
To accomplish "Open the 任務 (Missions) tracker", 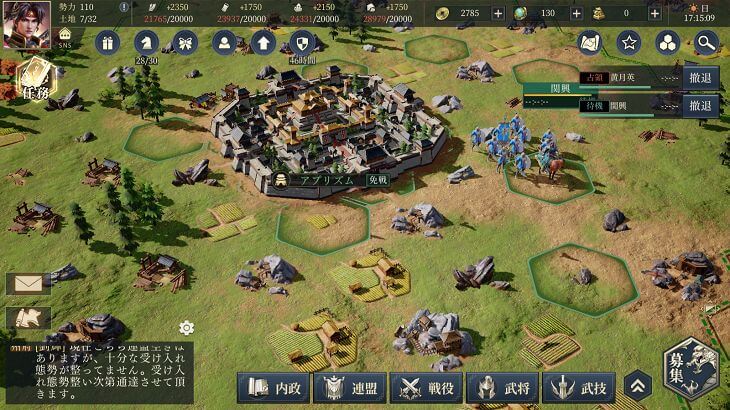I will pos(33,82).
